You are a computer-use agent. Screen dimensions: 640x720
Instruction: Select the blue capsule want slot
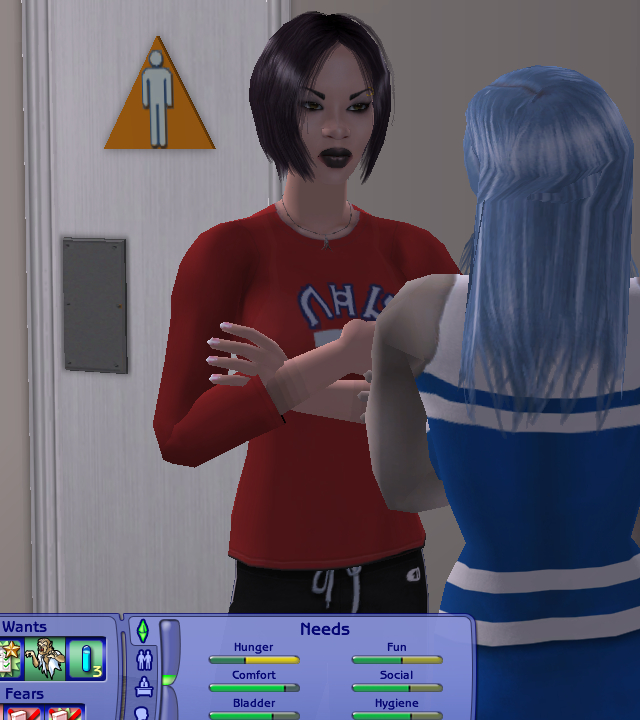point(86,659)
